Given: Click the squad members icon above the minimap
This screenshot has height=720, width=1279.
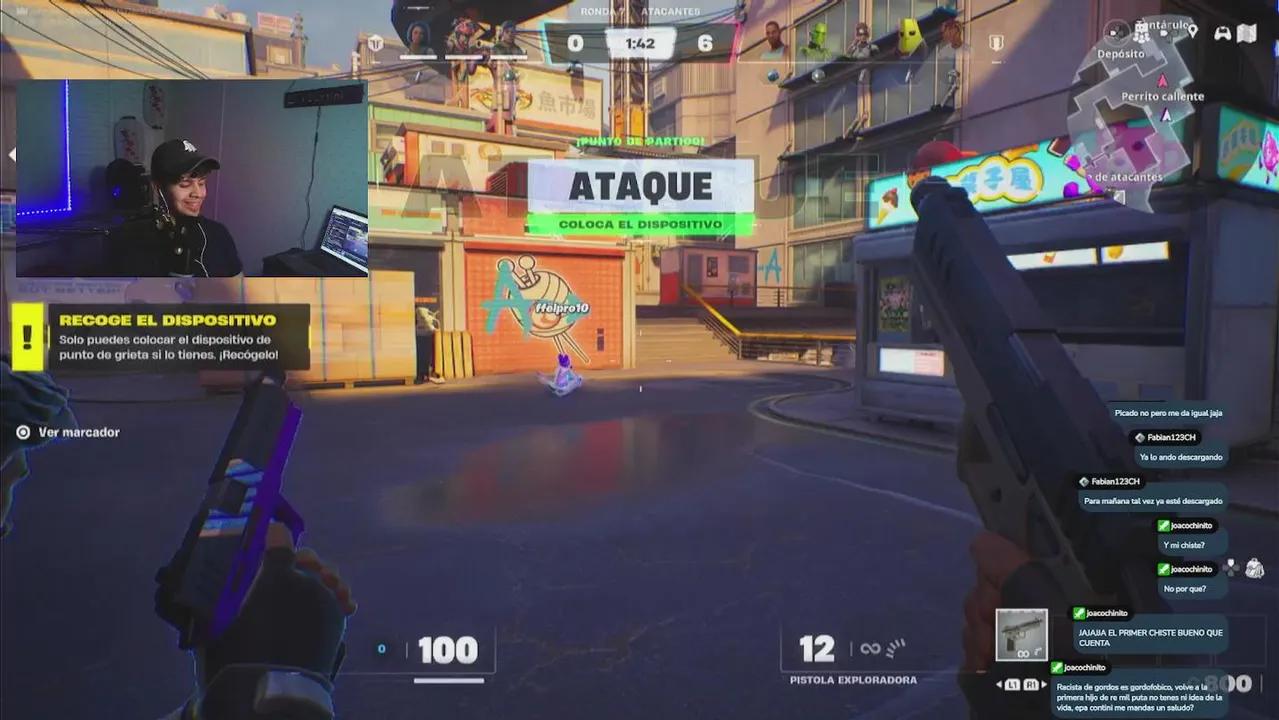Looking at the screenshot, I should point(1140,32).
